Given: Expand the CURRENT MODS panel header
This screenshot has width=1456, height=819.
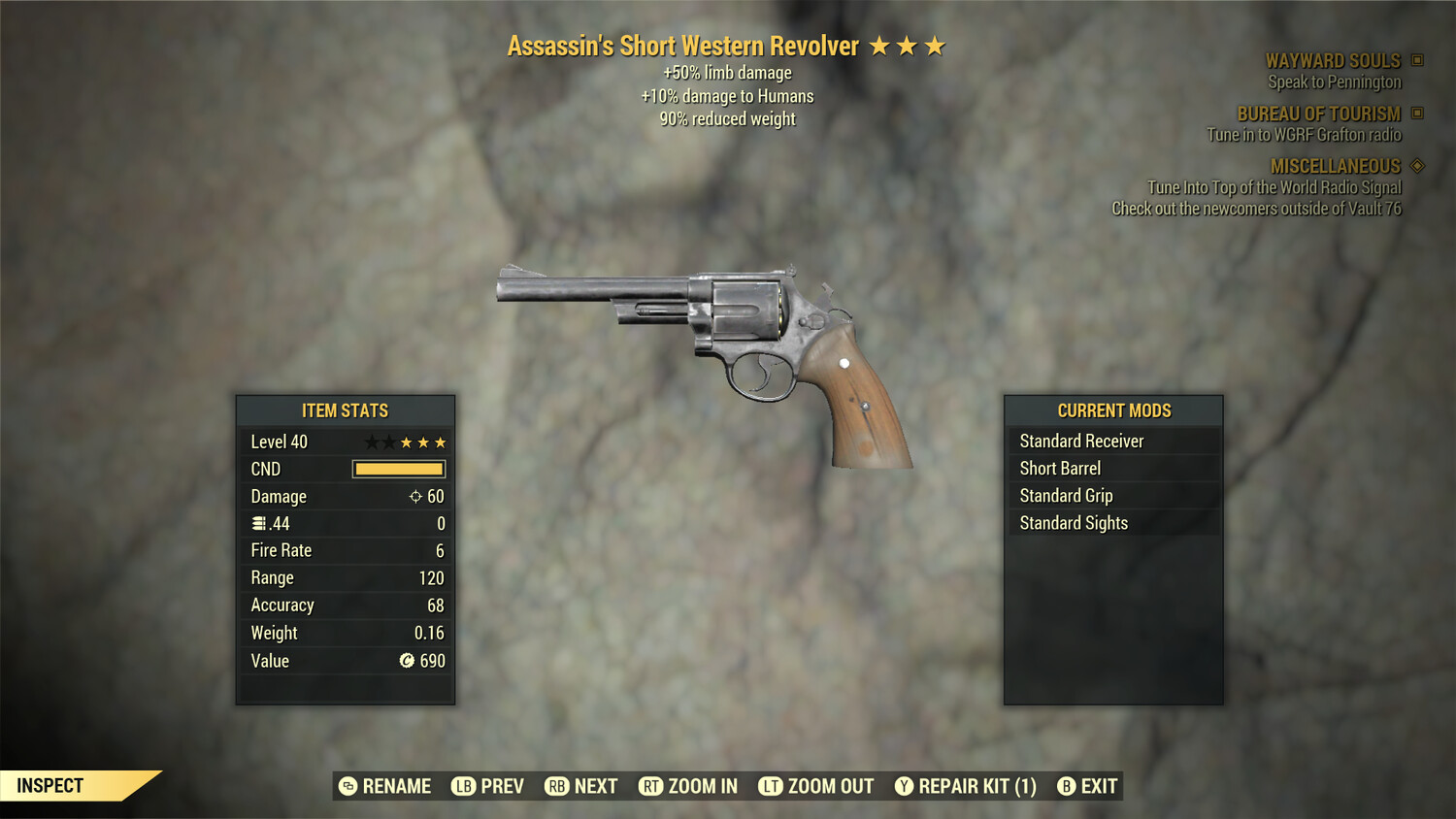Looking at the screenshot, I should coord(1113,410).
